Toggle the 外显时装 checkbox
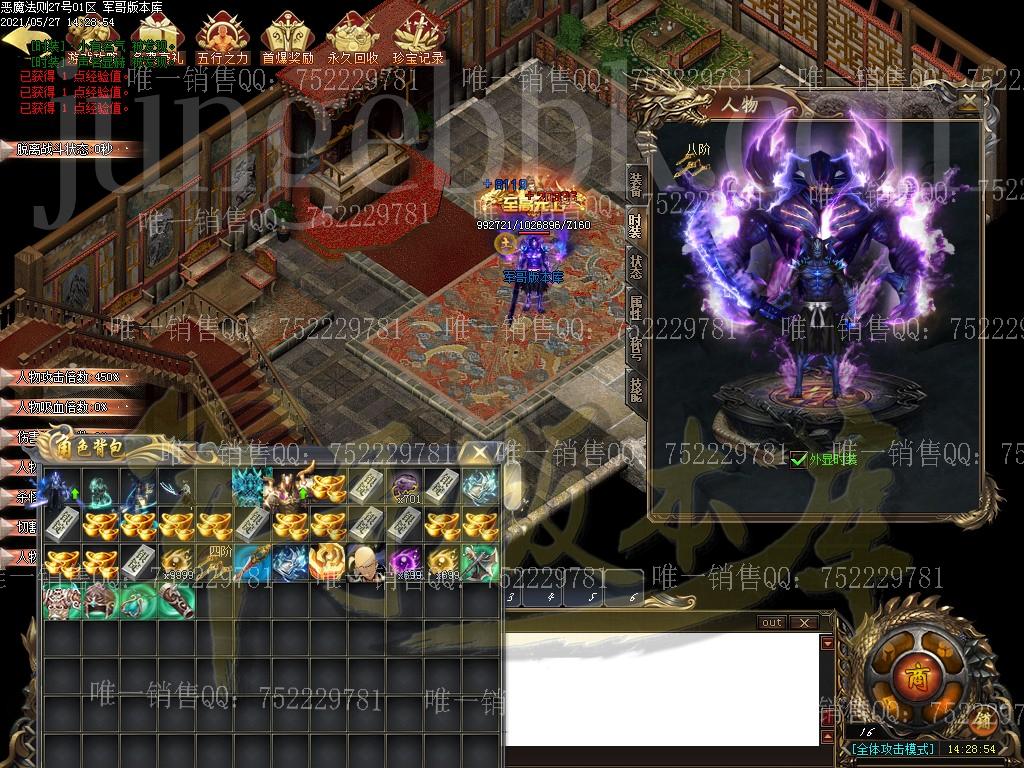The height and width of the screenshot is (768, 1024). pyautogui.click(x=798, y=459)
